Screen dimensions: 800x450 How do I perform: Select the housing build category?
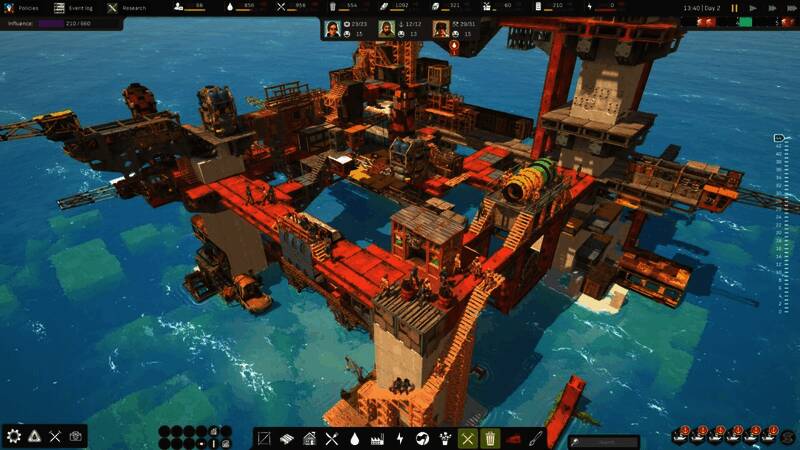(310, 438)
